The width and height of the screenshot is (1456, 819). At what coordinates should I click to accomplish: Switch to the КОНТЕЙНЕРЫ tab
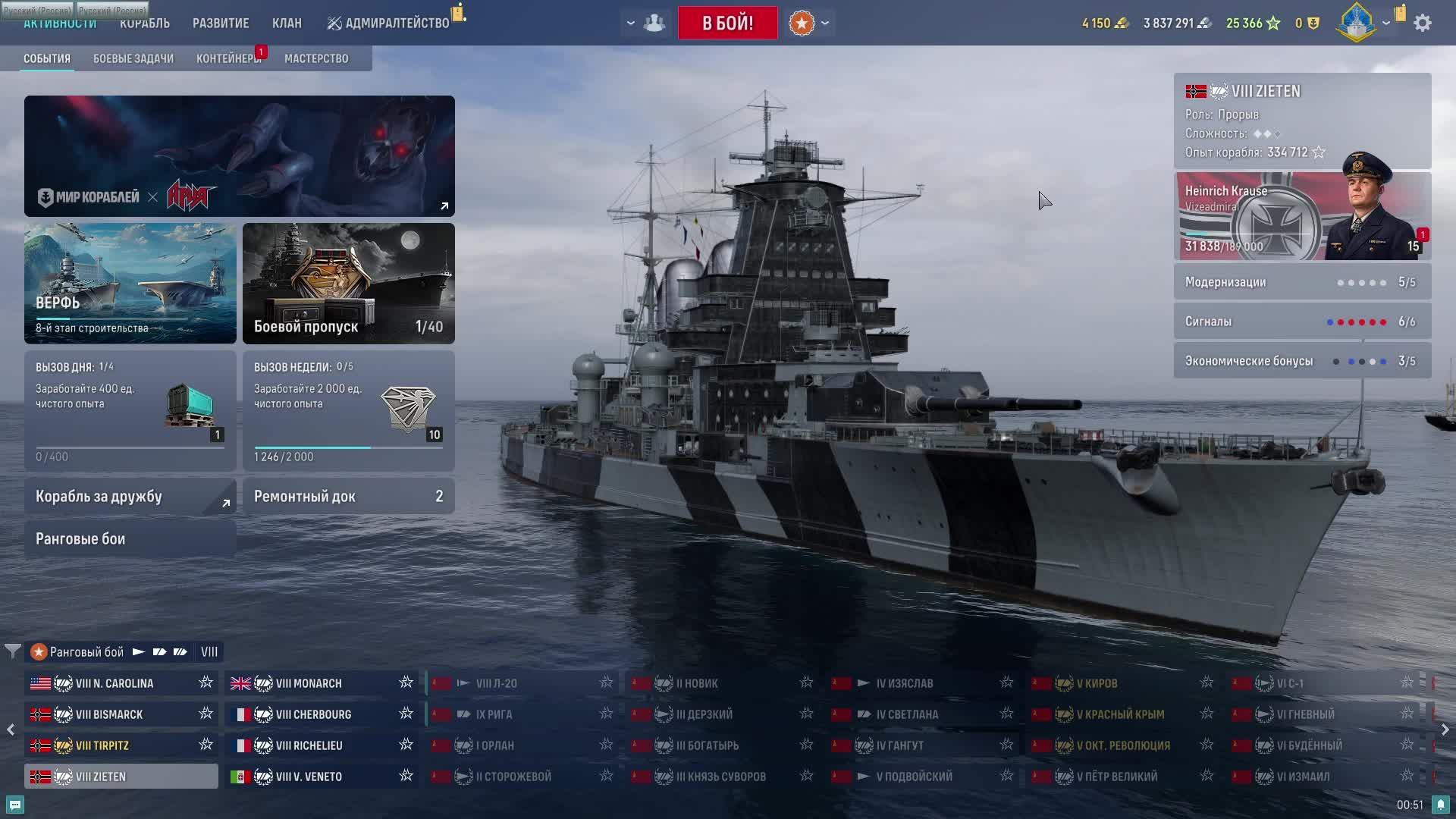pyautogui.click(x=228, y=58)
